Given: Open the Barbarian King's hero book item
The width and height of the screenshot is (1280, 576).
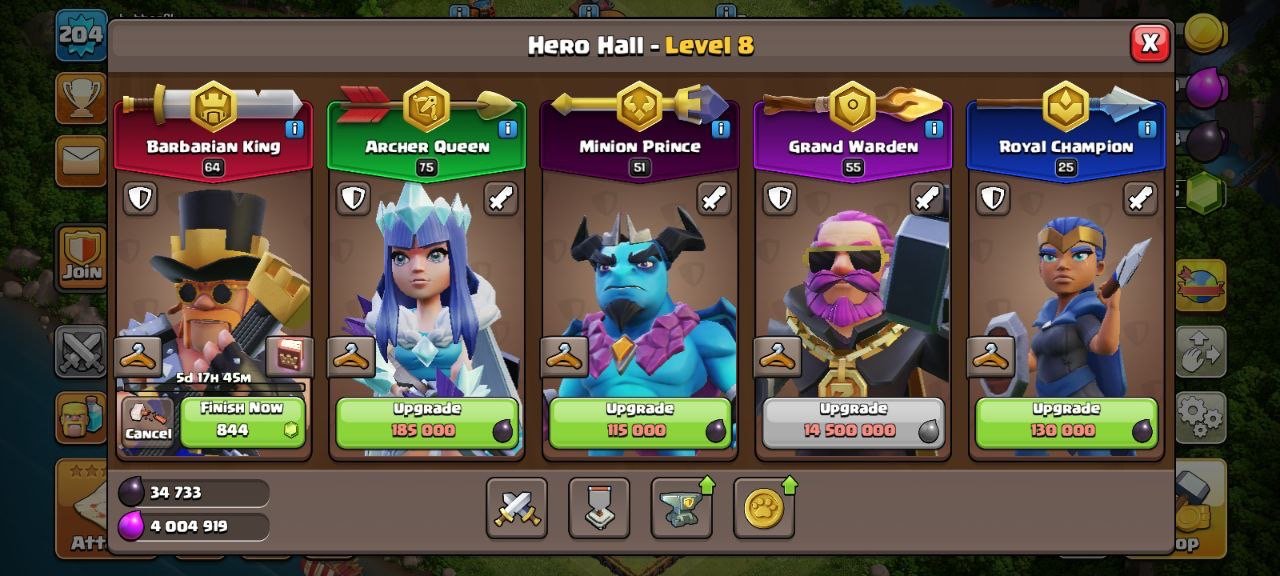Looking at the screenshot, I should pyautogui.click(x=289, y=356).
